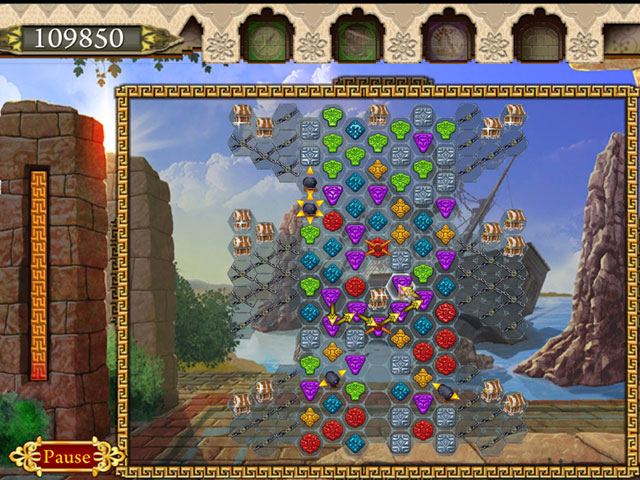Pause the game with the Pause button
640x480 pixels.
tap(66, 457)
